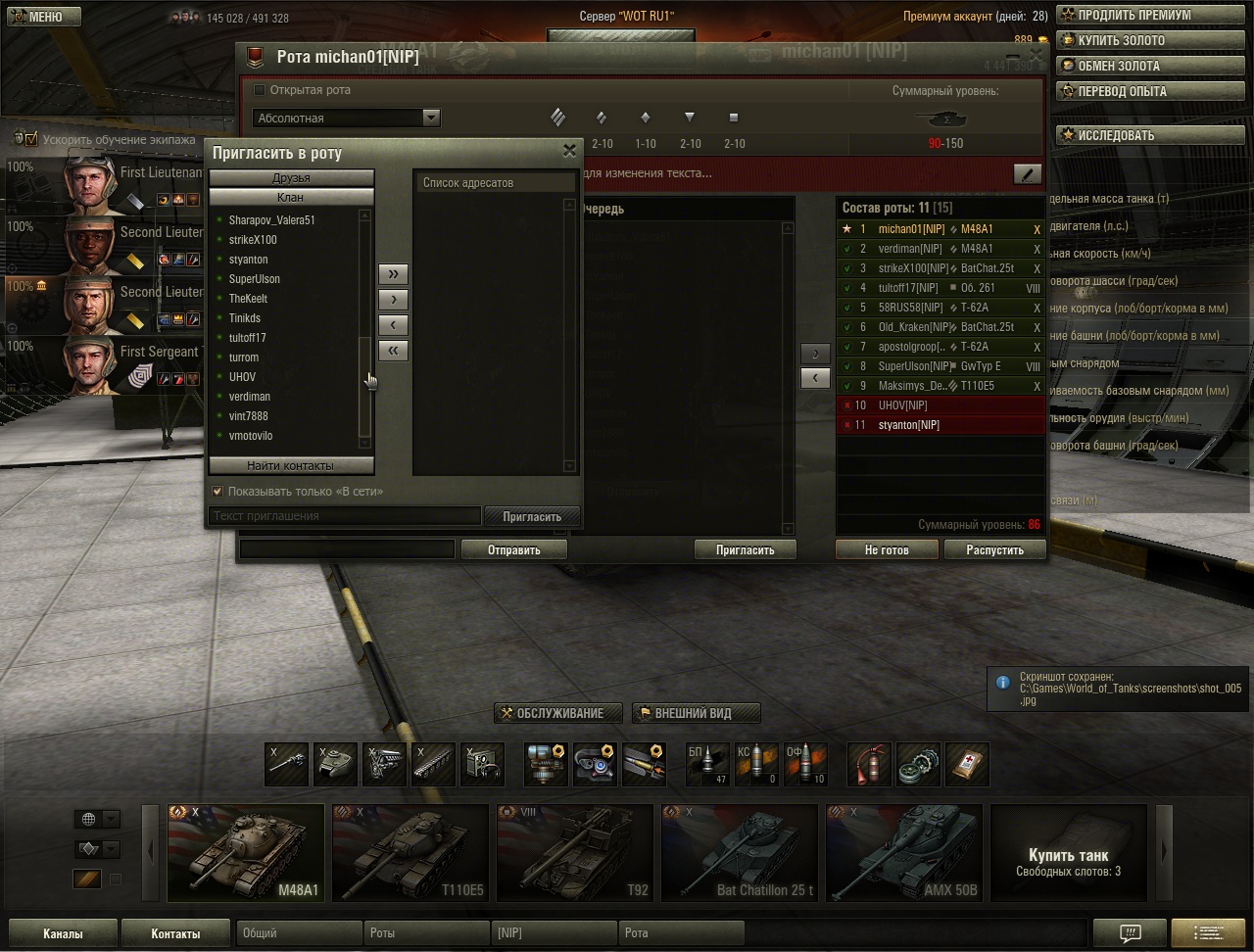The height and width of the screenshot is (952, 1254).
Task: Toggle the Открытая рота checkbox
Action: (260, 90)
